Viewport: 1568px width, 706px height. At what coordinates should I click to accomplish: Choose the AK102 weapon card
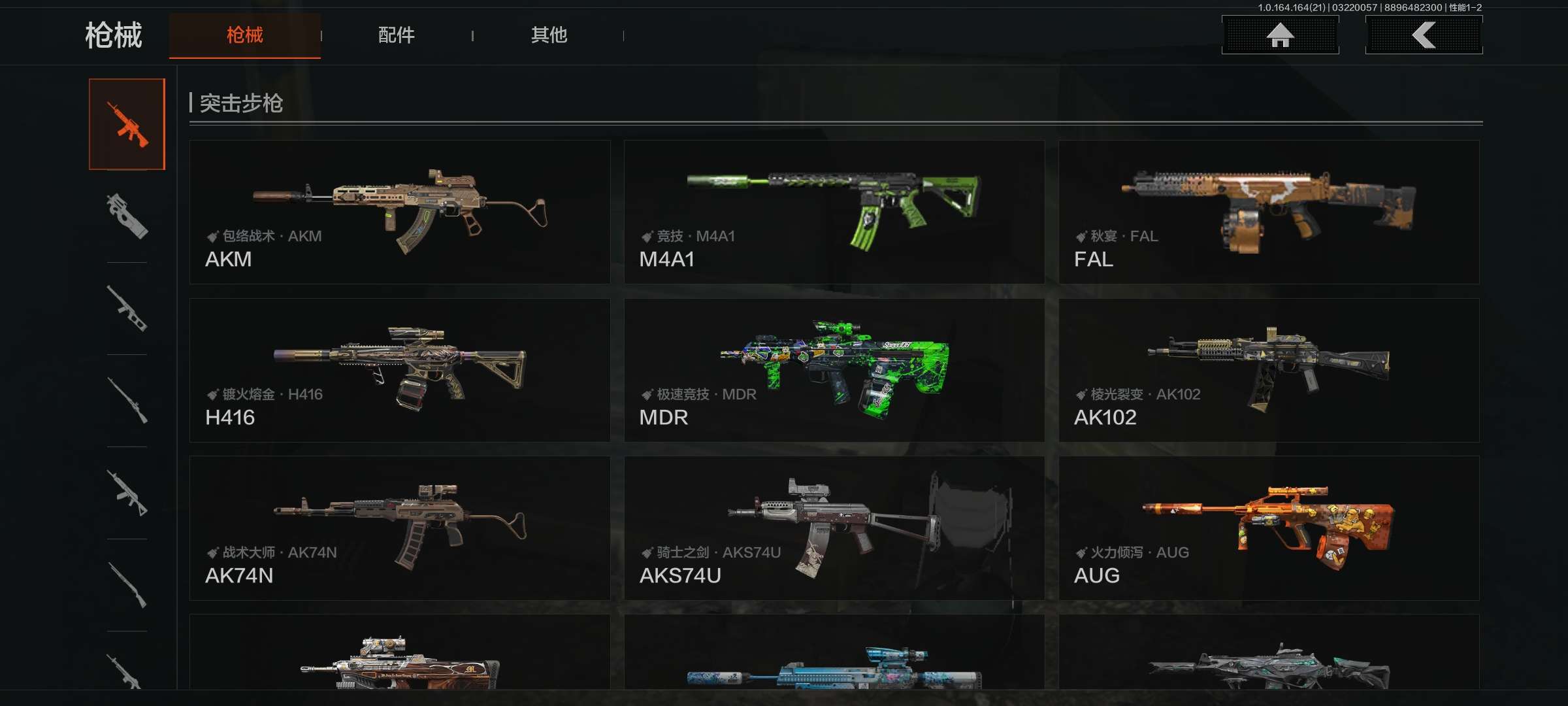[1269, 370]
